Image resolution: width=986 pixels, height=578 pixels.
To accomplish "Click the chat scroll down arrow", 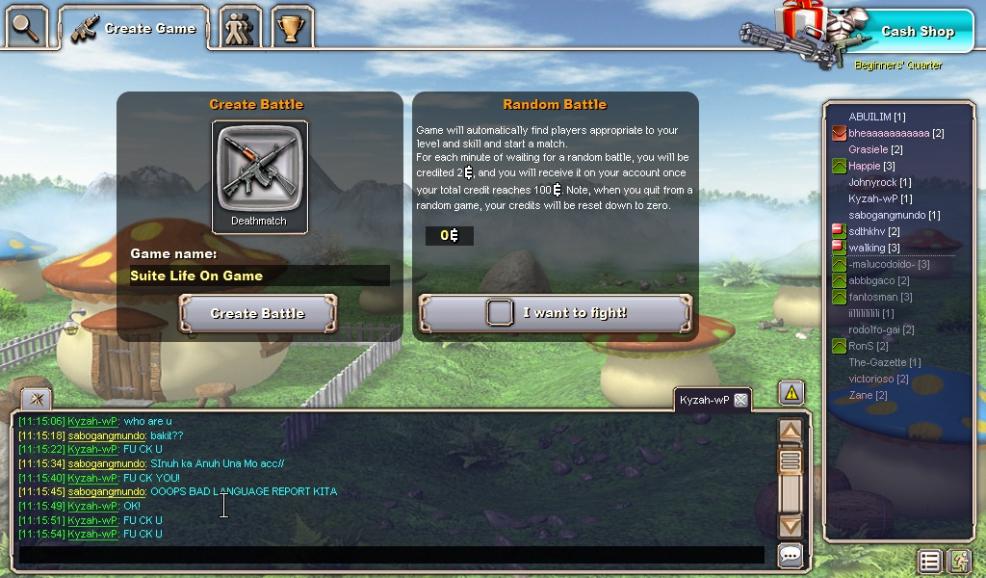I will pos(790,525).
